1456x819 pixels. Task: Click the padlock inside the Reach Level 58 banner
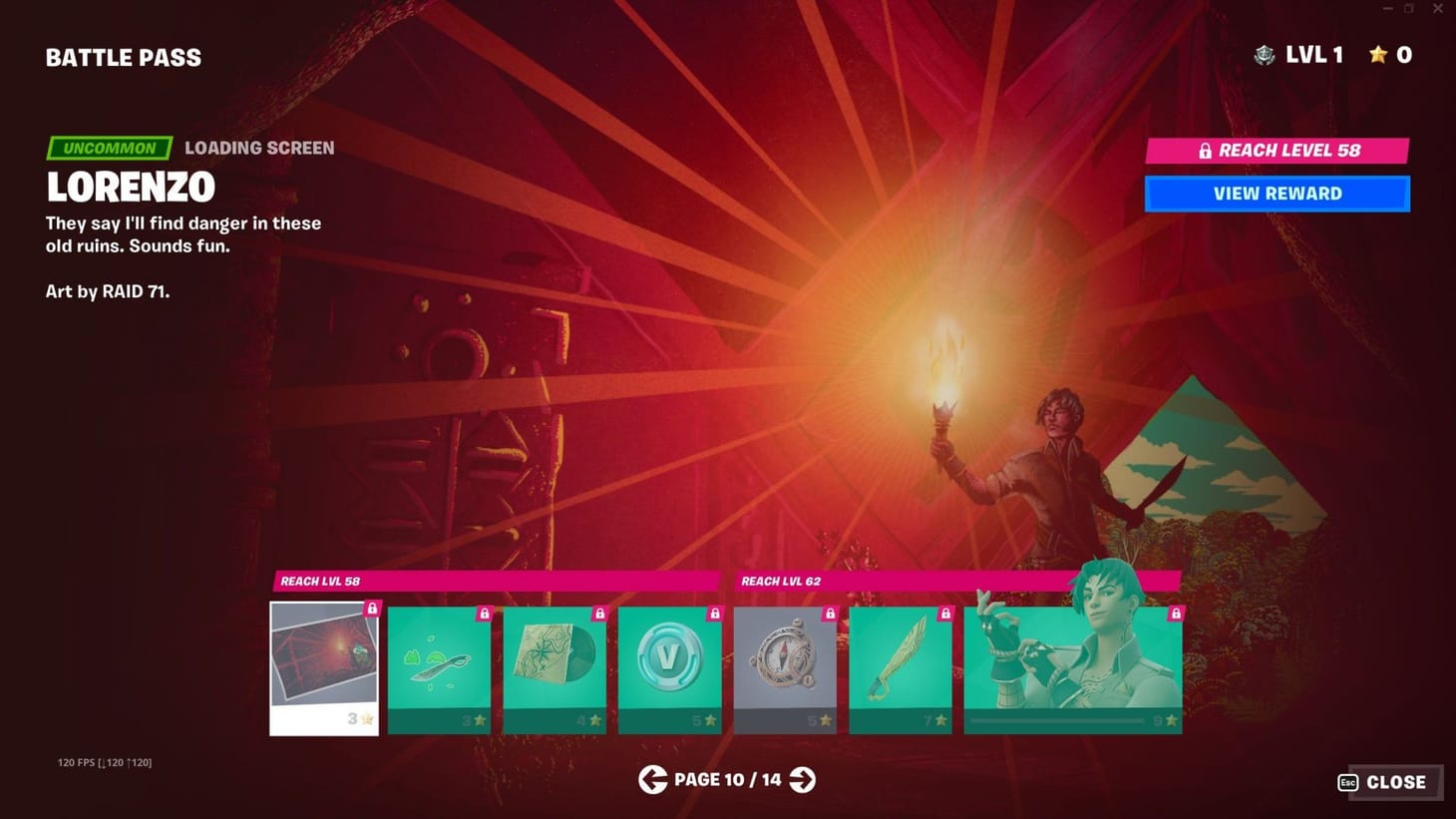click(1204, 151)
